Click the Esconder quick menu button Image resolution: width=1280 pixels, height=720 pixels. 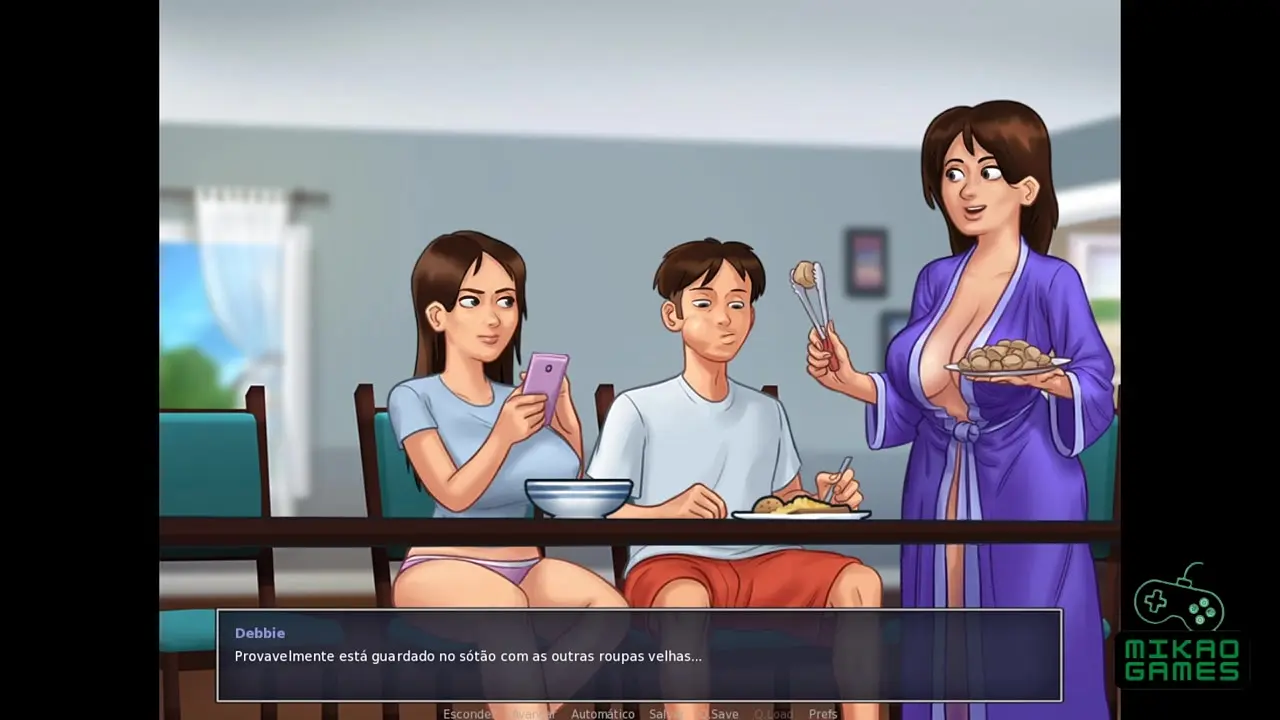[467, 713]
